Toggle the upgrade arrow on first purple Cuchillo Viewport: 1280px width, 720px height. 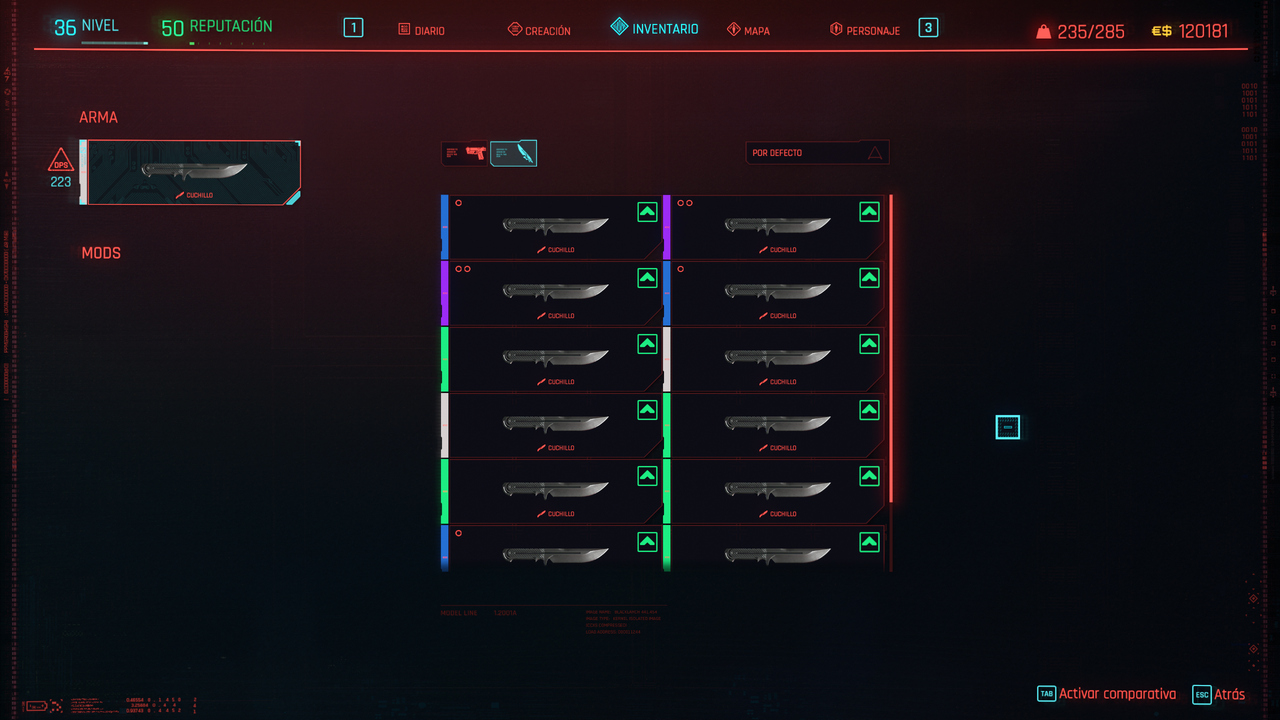point(648,277)
